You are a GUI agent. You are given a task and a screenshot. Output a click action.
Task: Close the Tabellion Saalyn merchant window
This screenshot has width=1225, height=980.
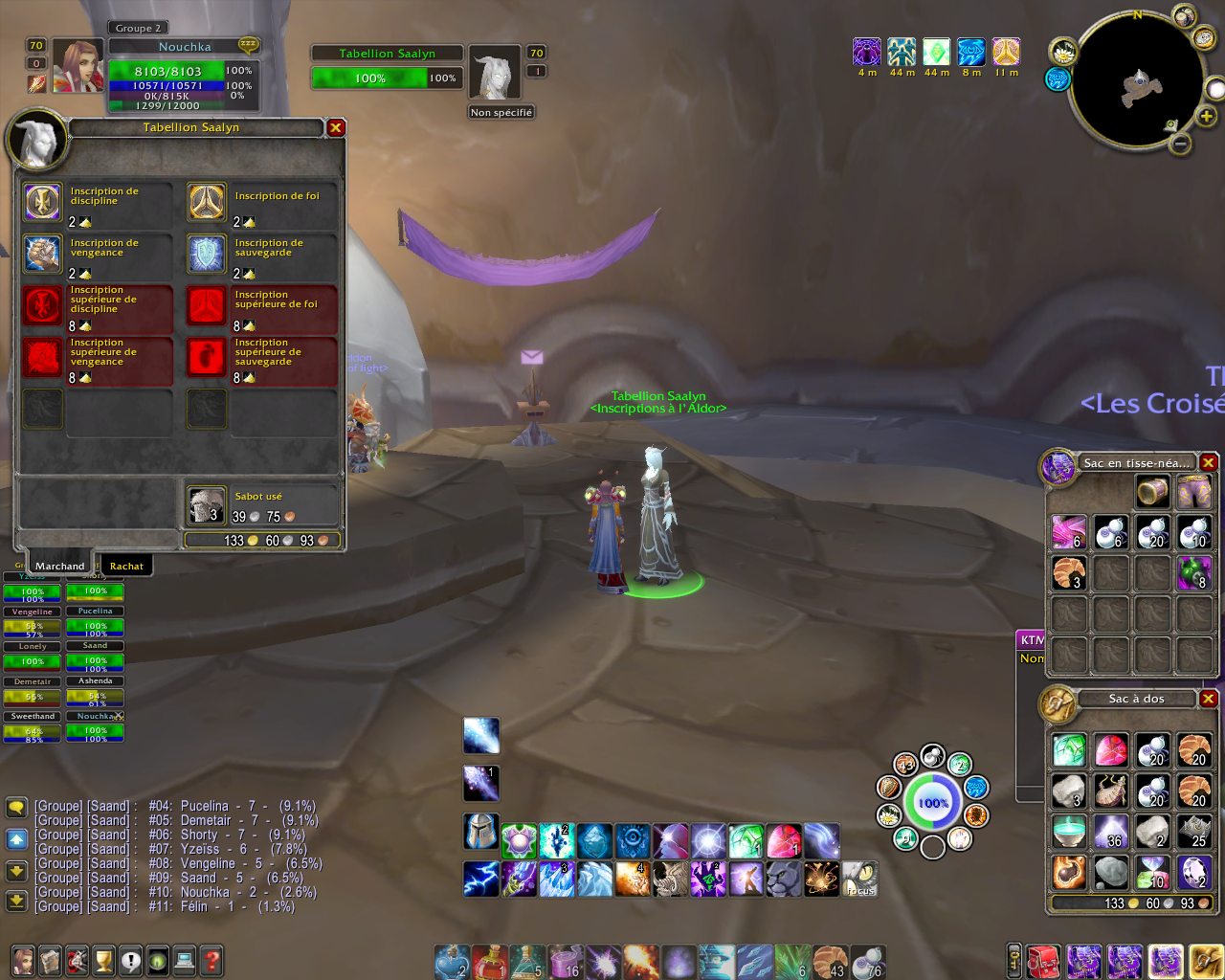pos(336,127)
